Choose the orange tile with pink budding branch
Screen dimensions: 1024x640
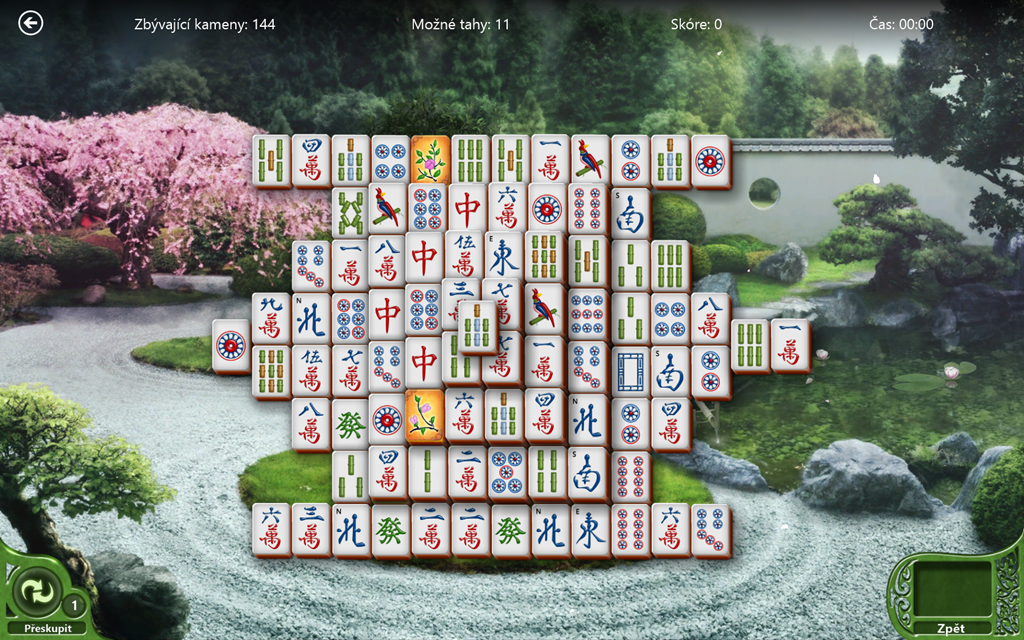(x=424, y=414)
